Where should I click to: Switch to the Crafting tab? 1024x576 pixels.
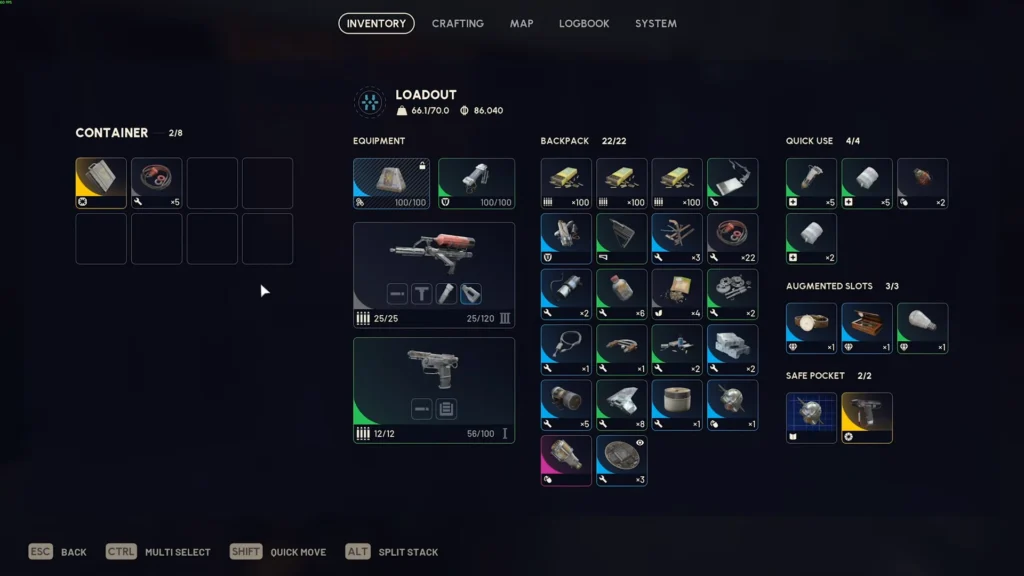[457, 23]
